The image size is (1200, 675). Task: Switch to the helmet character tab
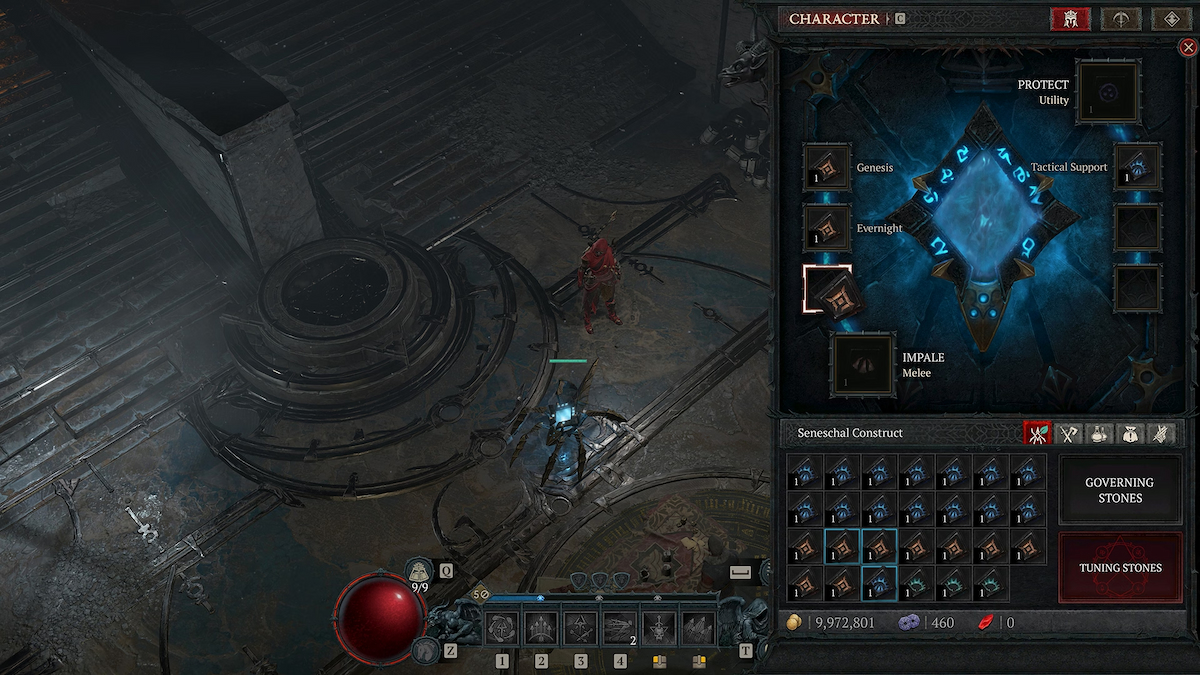[1069, 19]
